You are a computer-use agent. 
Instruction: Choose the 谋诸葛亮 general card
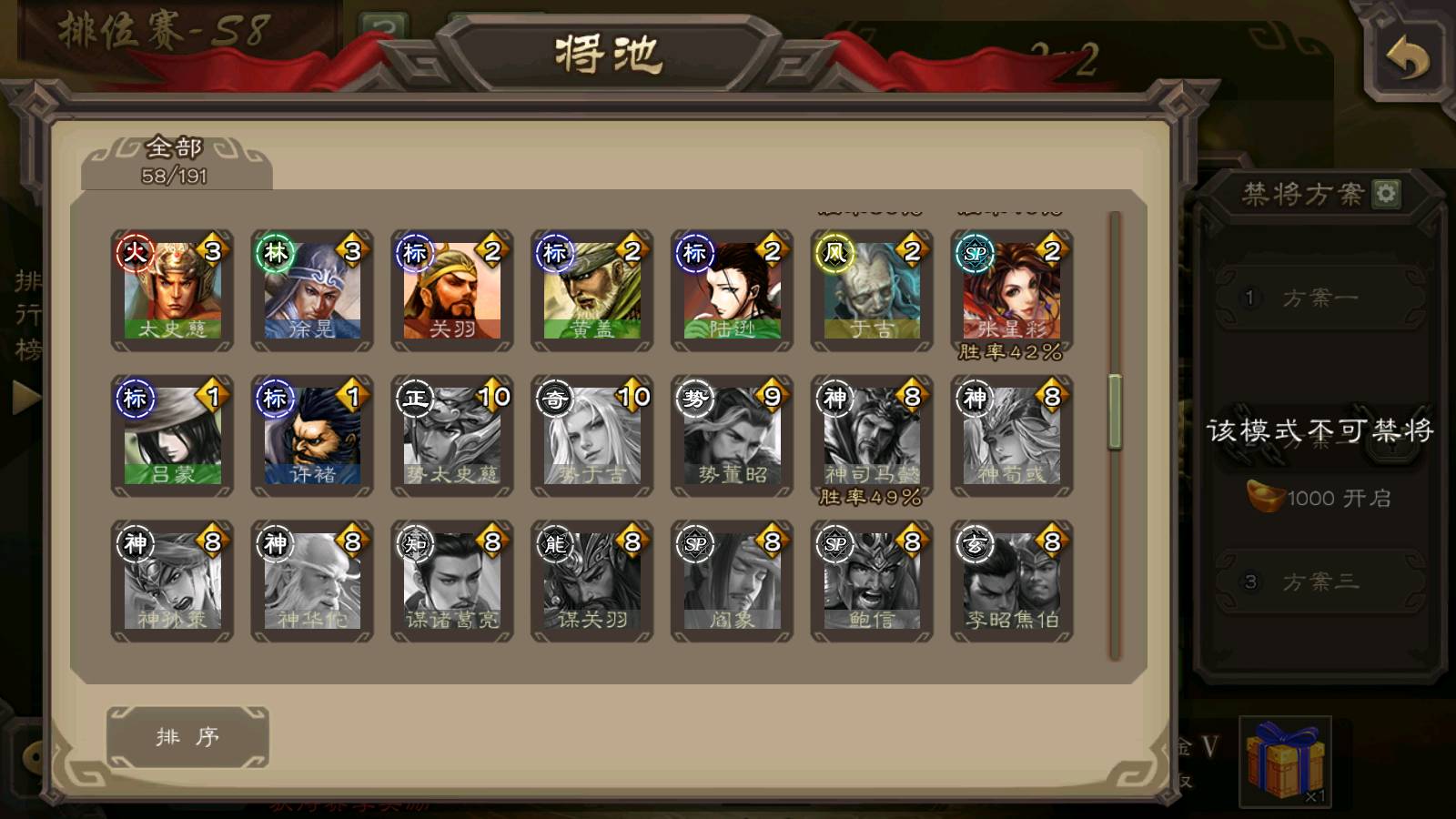[452, 581]
